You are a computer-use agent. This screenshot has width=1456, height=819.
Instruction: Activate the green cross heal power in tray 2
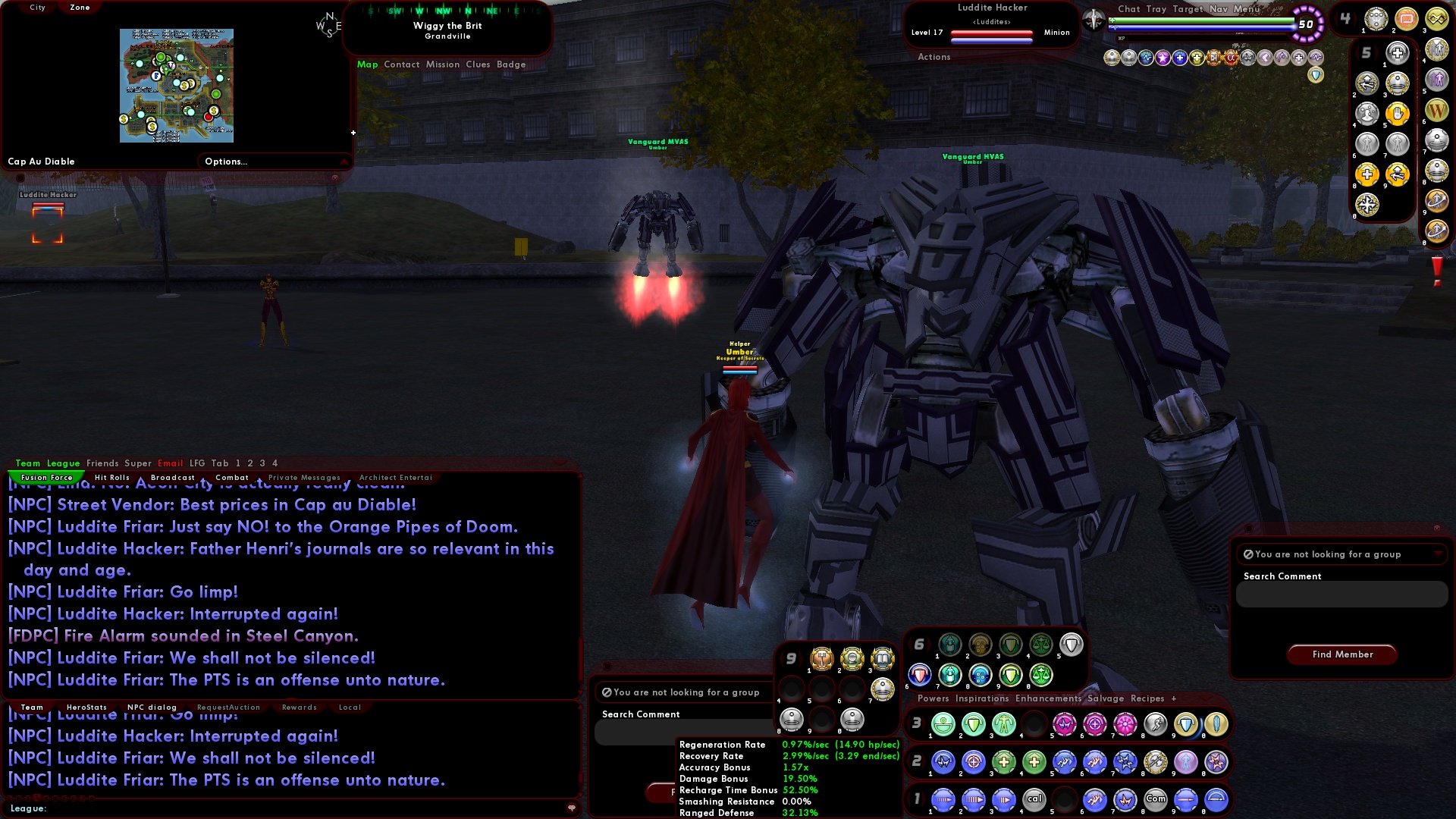(1003, 761)
